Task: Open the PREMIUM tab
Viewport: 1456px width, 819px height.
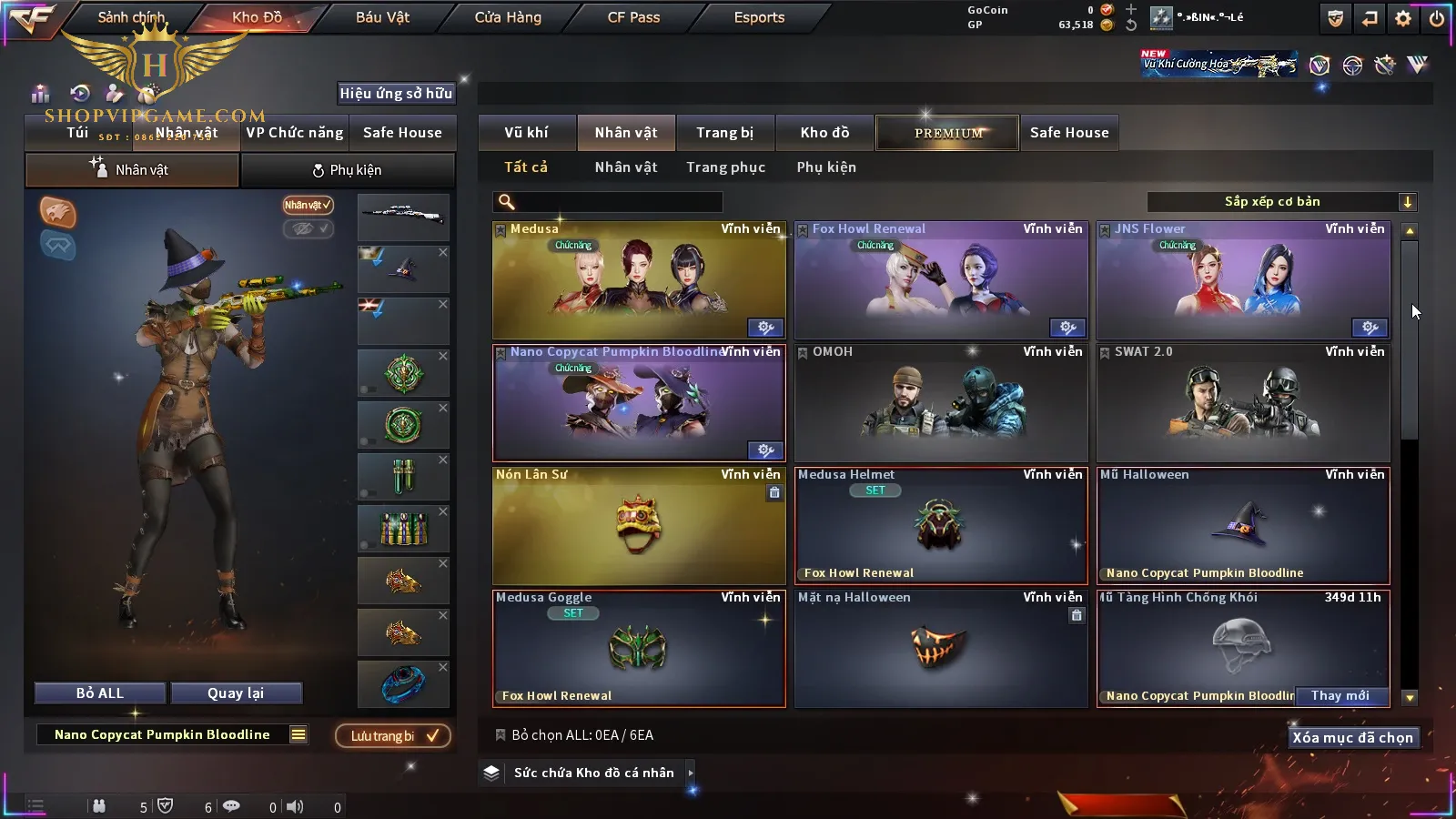Action: tap(947, 133)
